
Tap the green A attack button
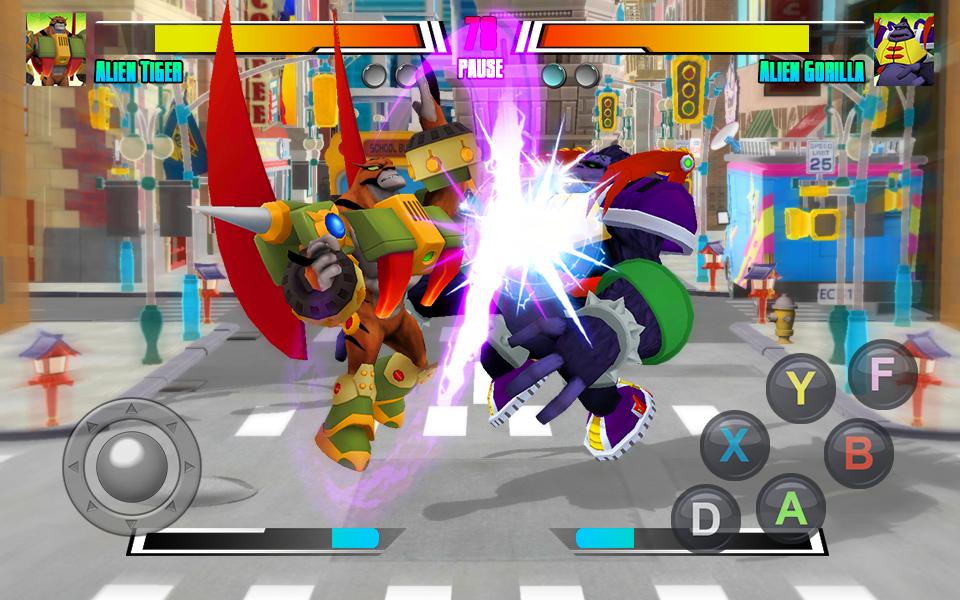[x=791, y=510]
